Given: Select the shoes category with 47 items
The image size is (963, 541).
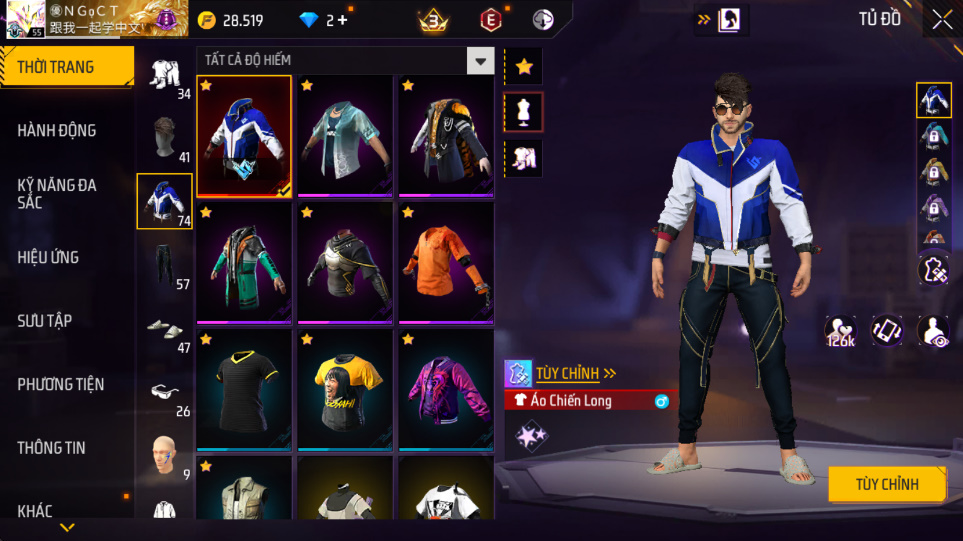Looking at the screenshot, I should coord(164,329).
